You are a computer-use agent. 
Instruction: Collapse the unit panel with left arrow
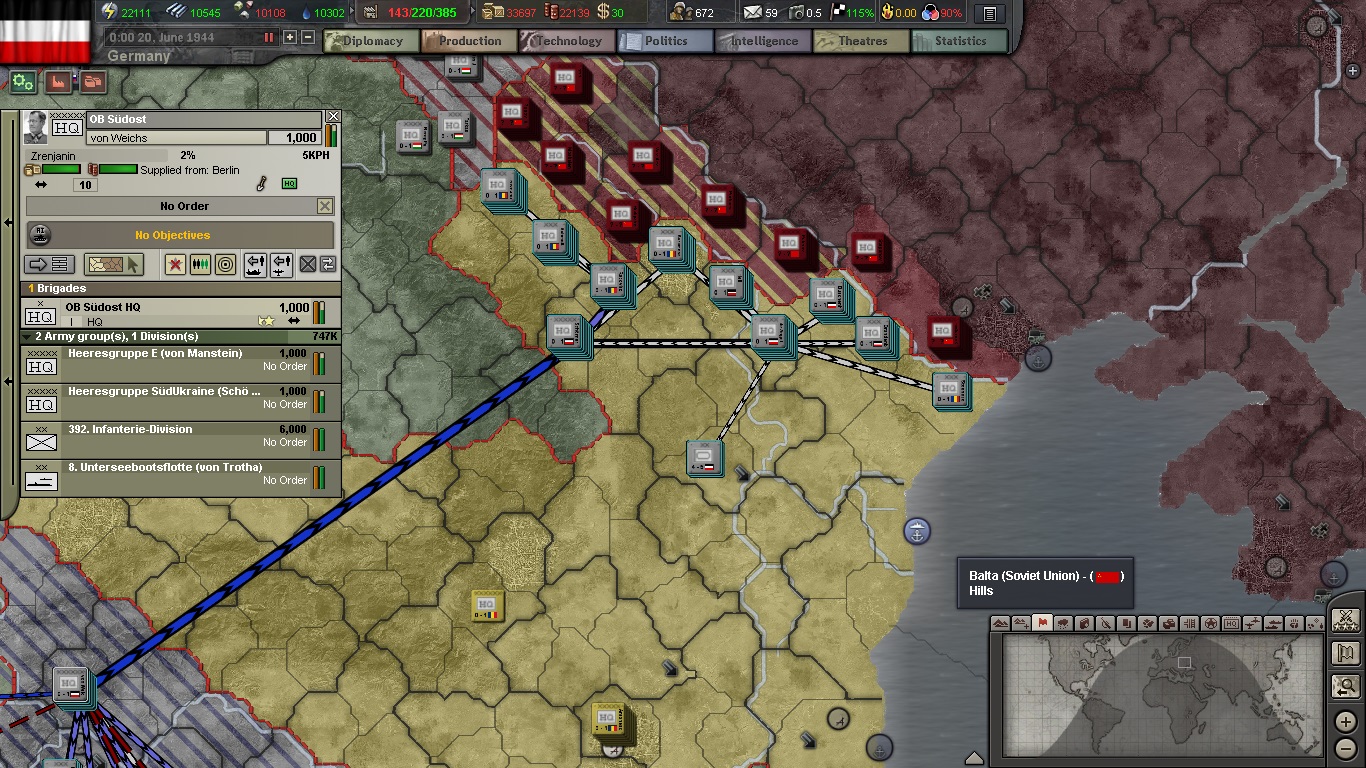(x=8, y=222)
